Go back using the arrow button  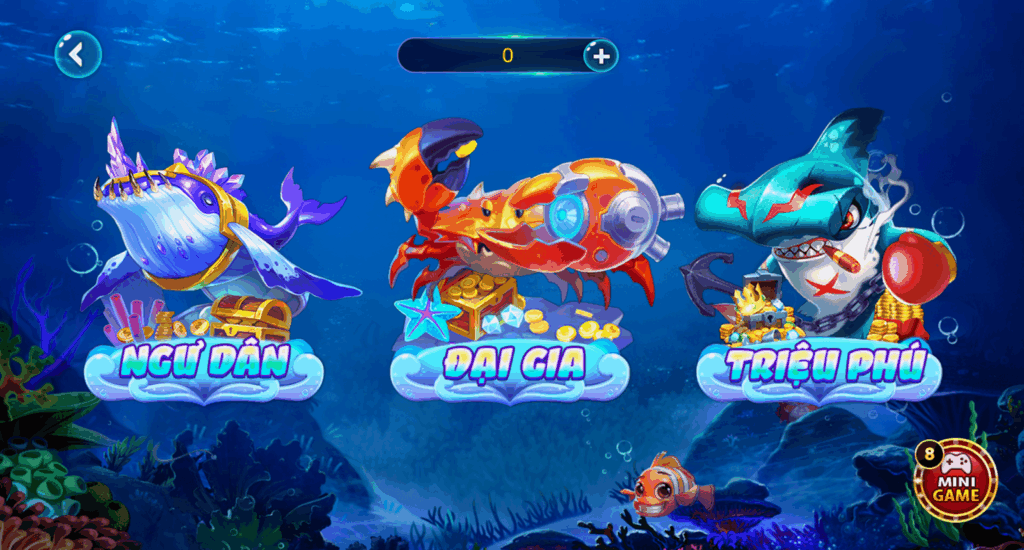(78, 54)
